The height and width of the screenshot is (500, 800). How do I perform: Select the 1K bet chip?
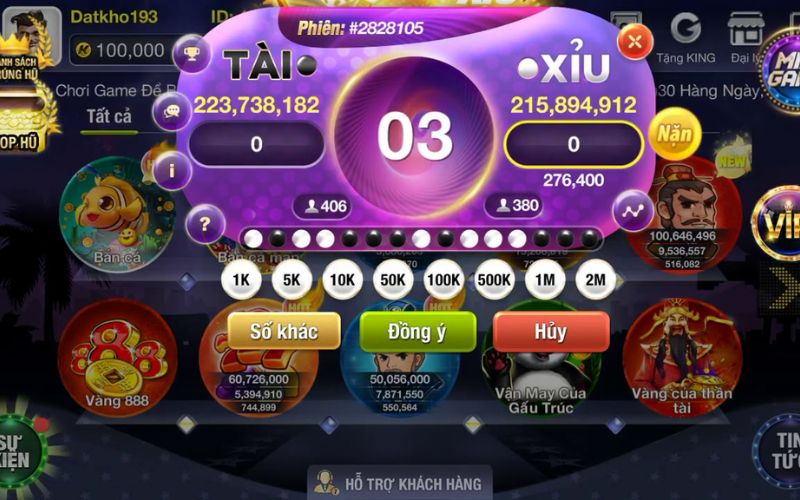(x=240, y=280)
